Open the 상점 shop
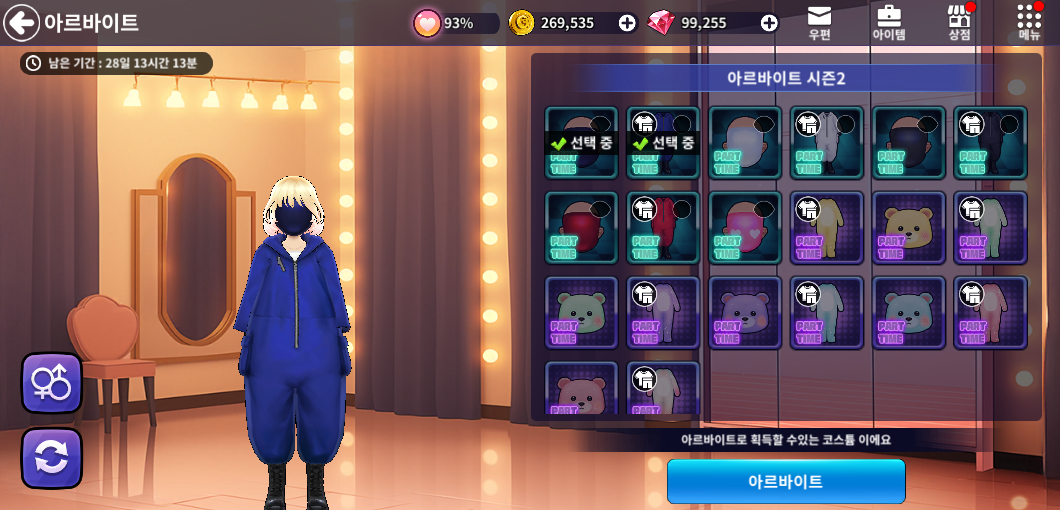The height and width of the screenshot is (510, 1060). (x=959, y=22)
